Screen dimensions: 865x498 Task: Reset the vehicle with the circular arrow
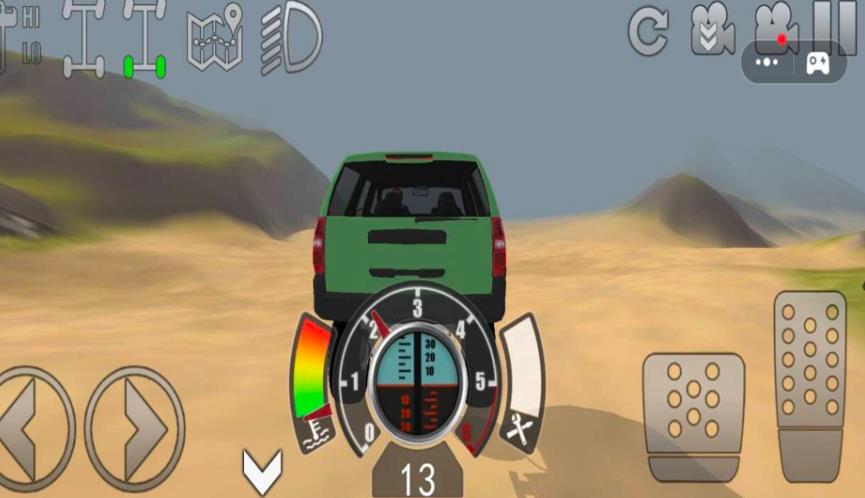(648, 32)
